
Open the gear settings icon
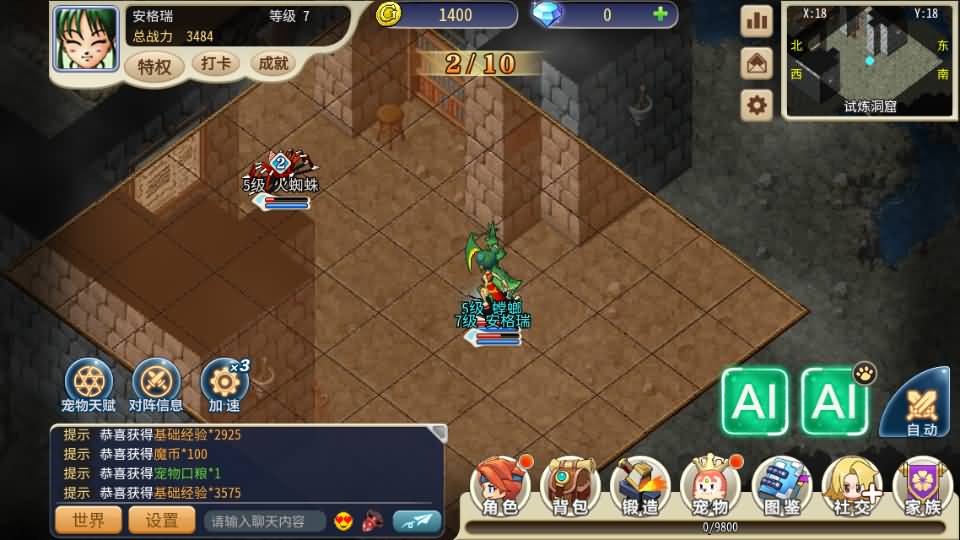tap(756, 104)
